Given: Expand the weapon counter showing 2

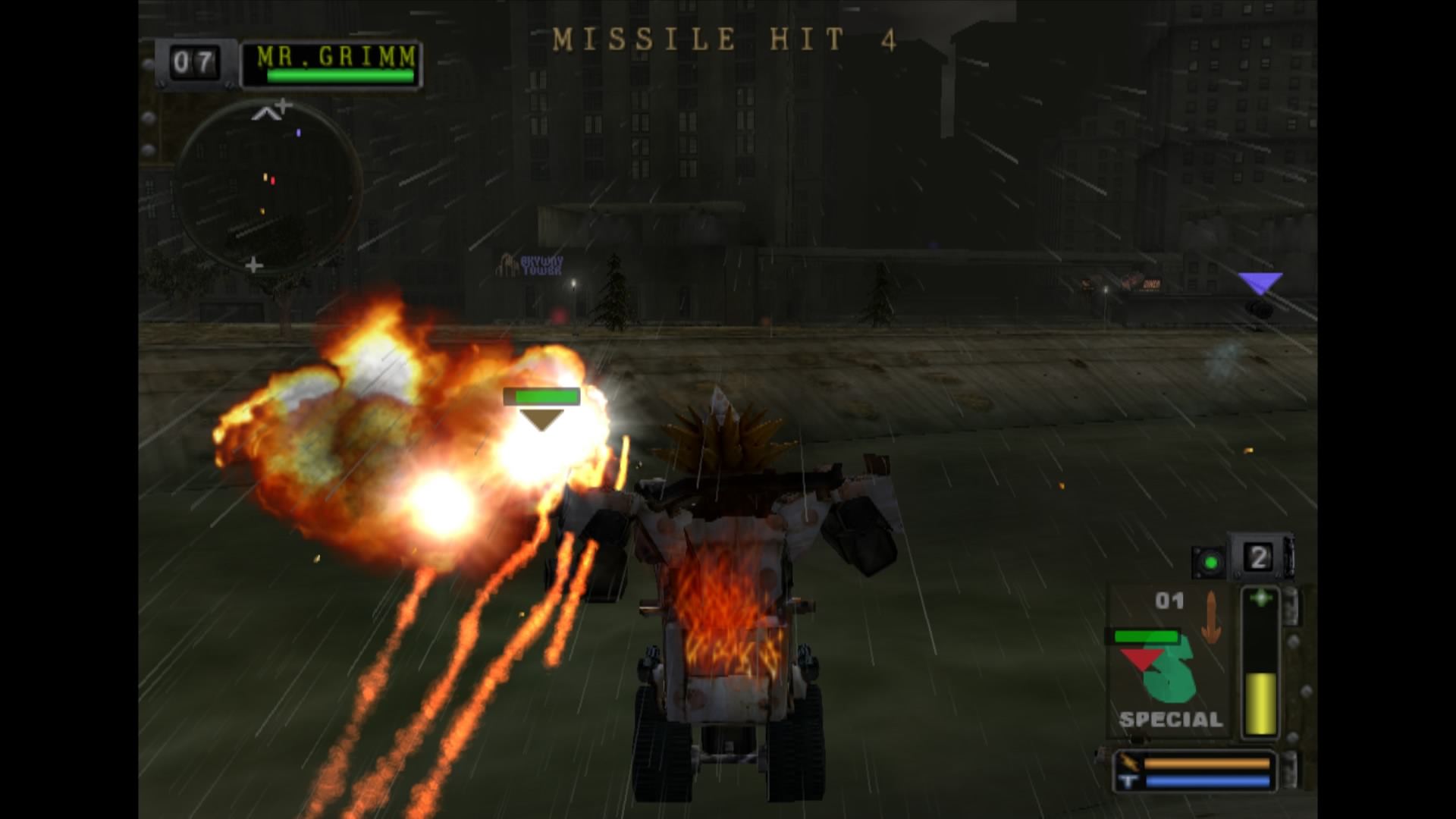Looking at the screenshot, I should (x=1257, y=559).
